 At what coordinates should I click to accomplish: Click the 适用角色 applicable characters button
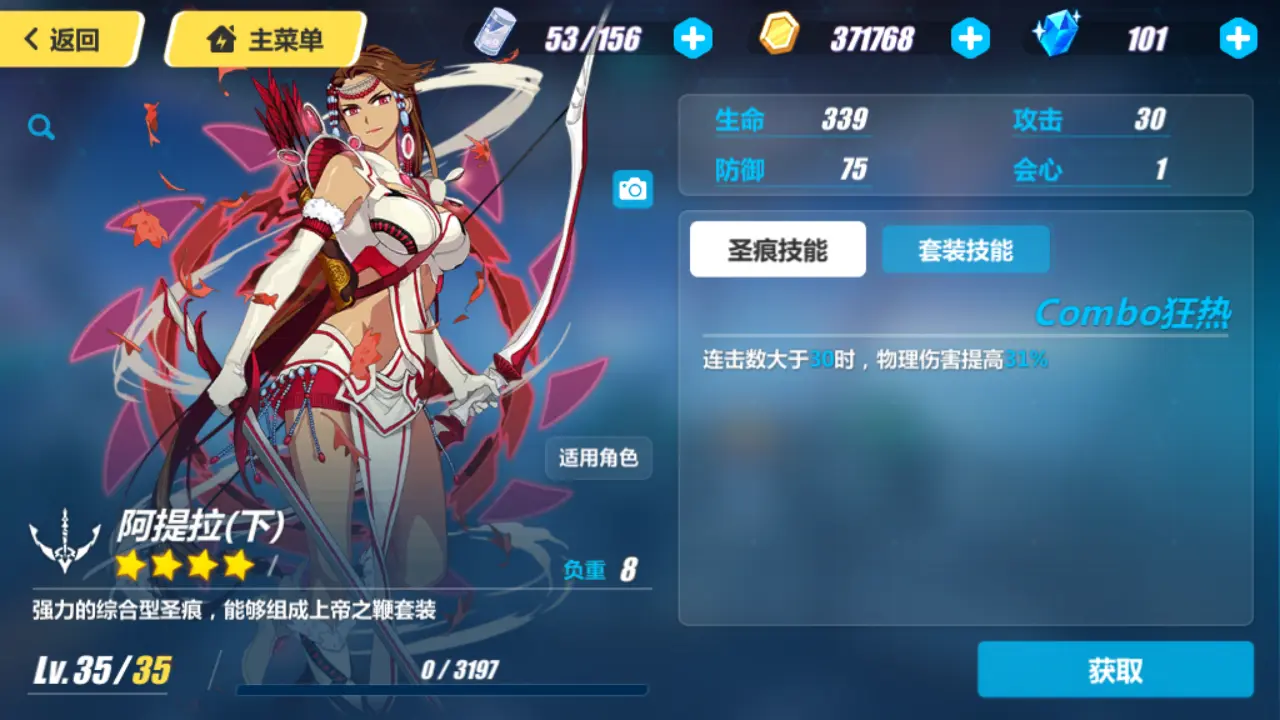(x=597, y=458)
